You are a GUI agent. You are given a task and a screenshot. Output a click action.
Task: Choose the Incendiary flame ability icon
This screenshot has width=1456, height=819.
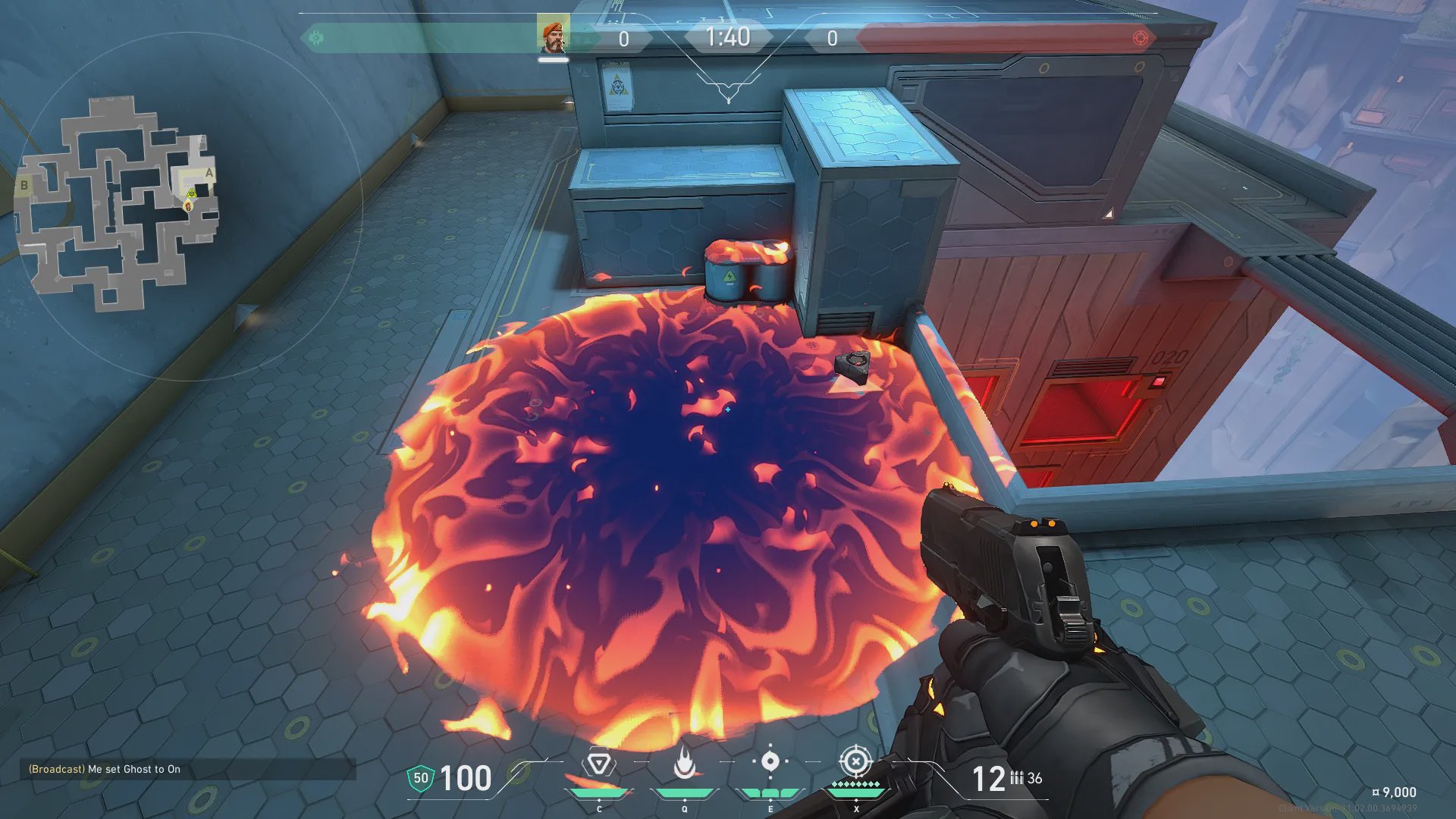click(684, 764)
